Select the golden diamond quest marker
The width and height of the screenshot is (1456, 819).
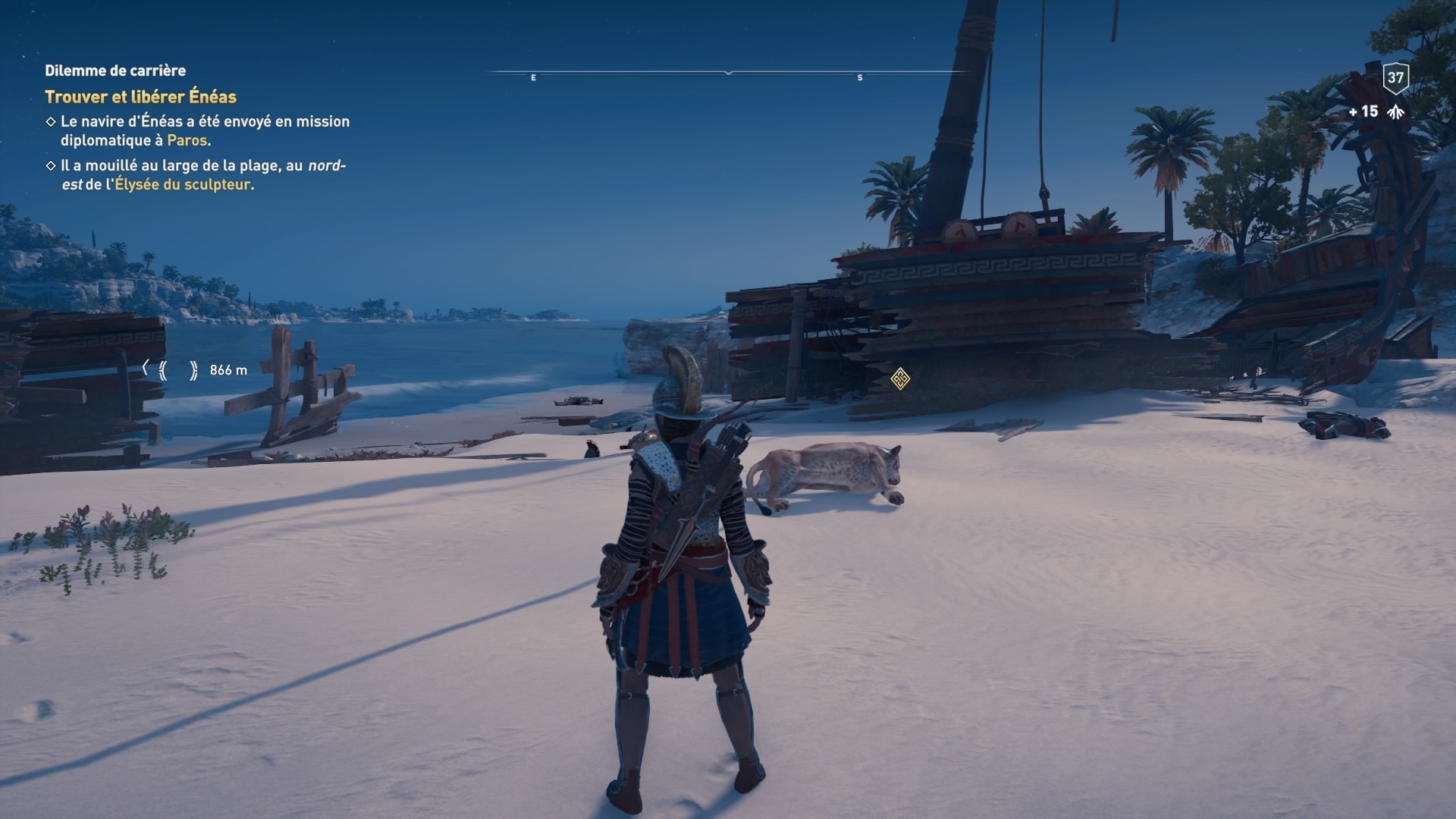pyautogui.click(x=900, y=378)
